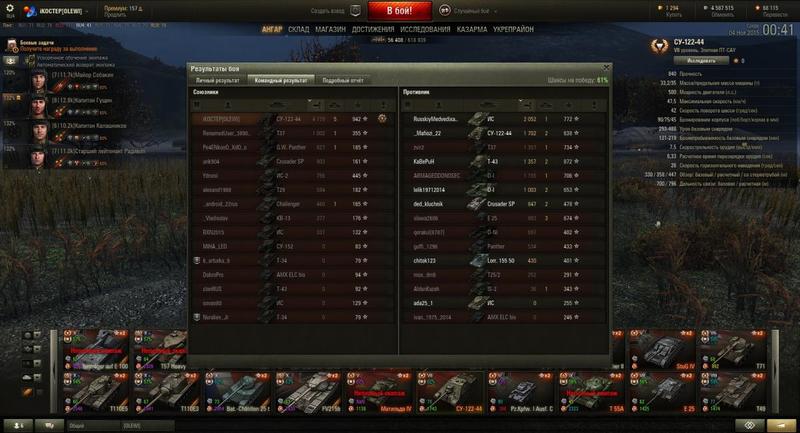Open the «ИССЛЕДОВАНИЯ» section

(x=423, y=30)
